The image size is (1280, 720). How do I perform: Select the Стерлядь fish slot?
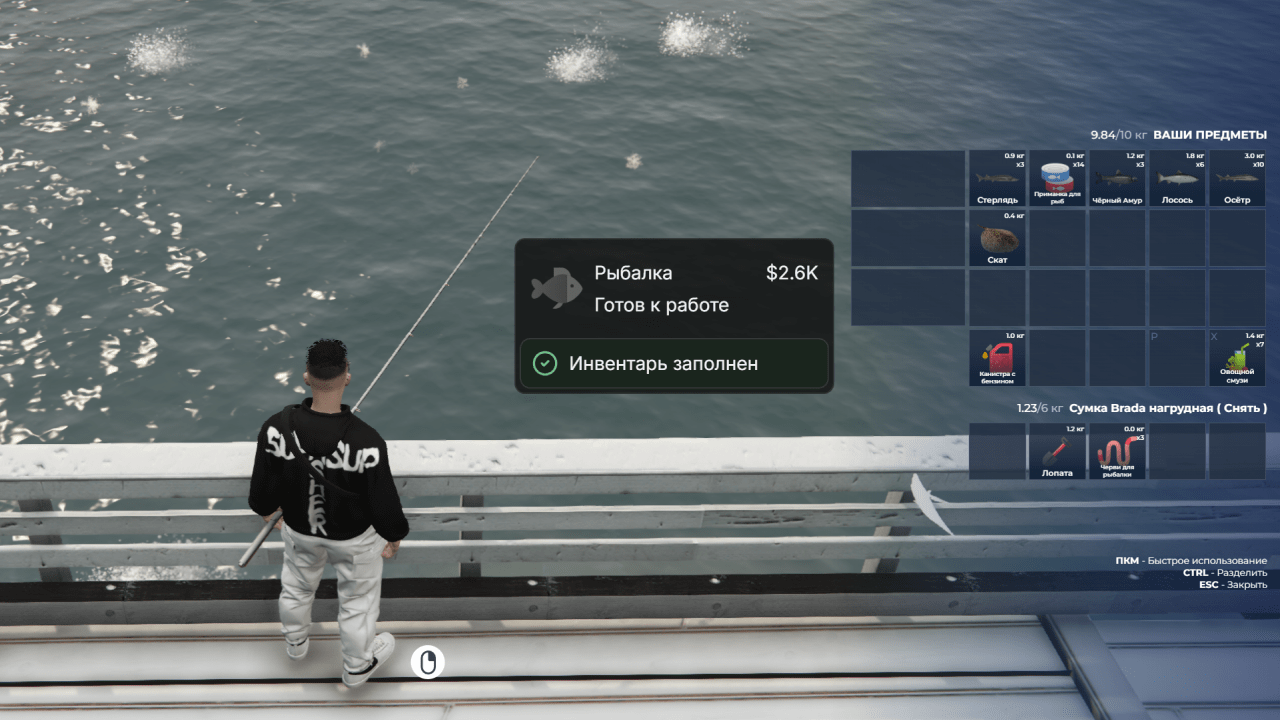pyautogui.click(x=997, y=178)
